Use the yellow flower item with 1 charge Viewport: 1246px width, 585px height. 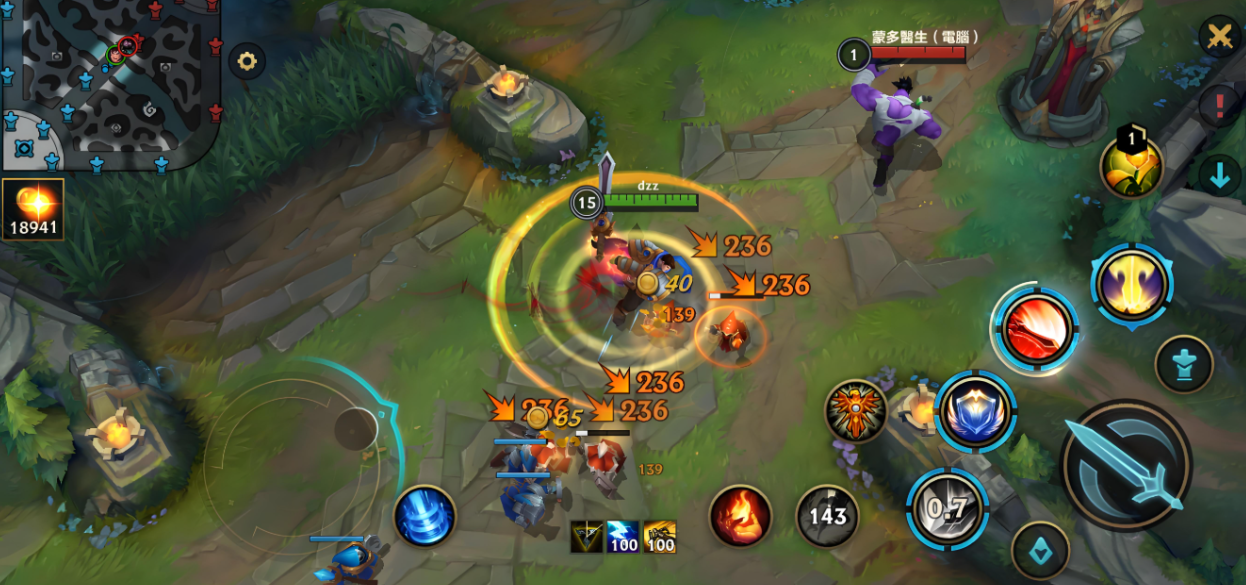pos(1131,165)
